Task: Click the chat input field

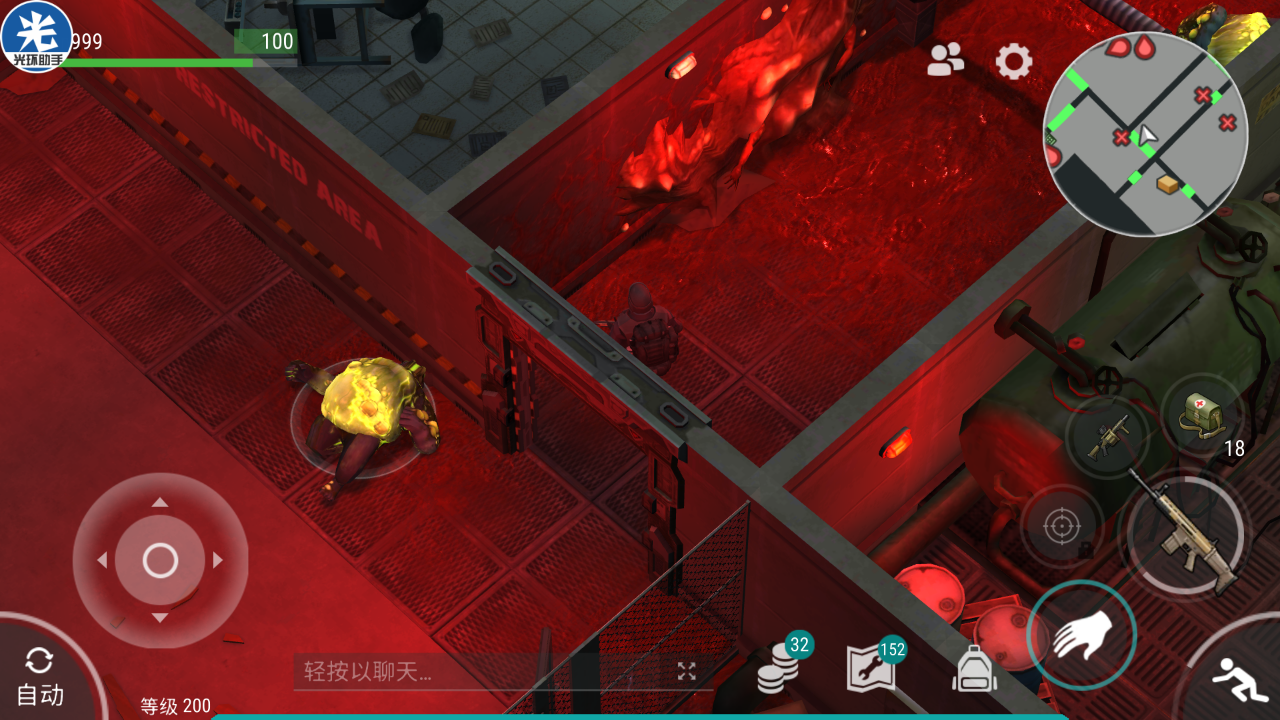Action: (x=480, y=671)
